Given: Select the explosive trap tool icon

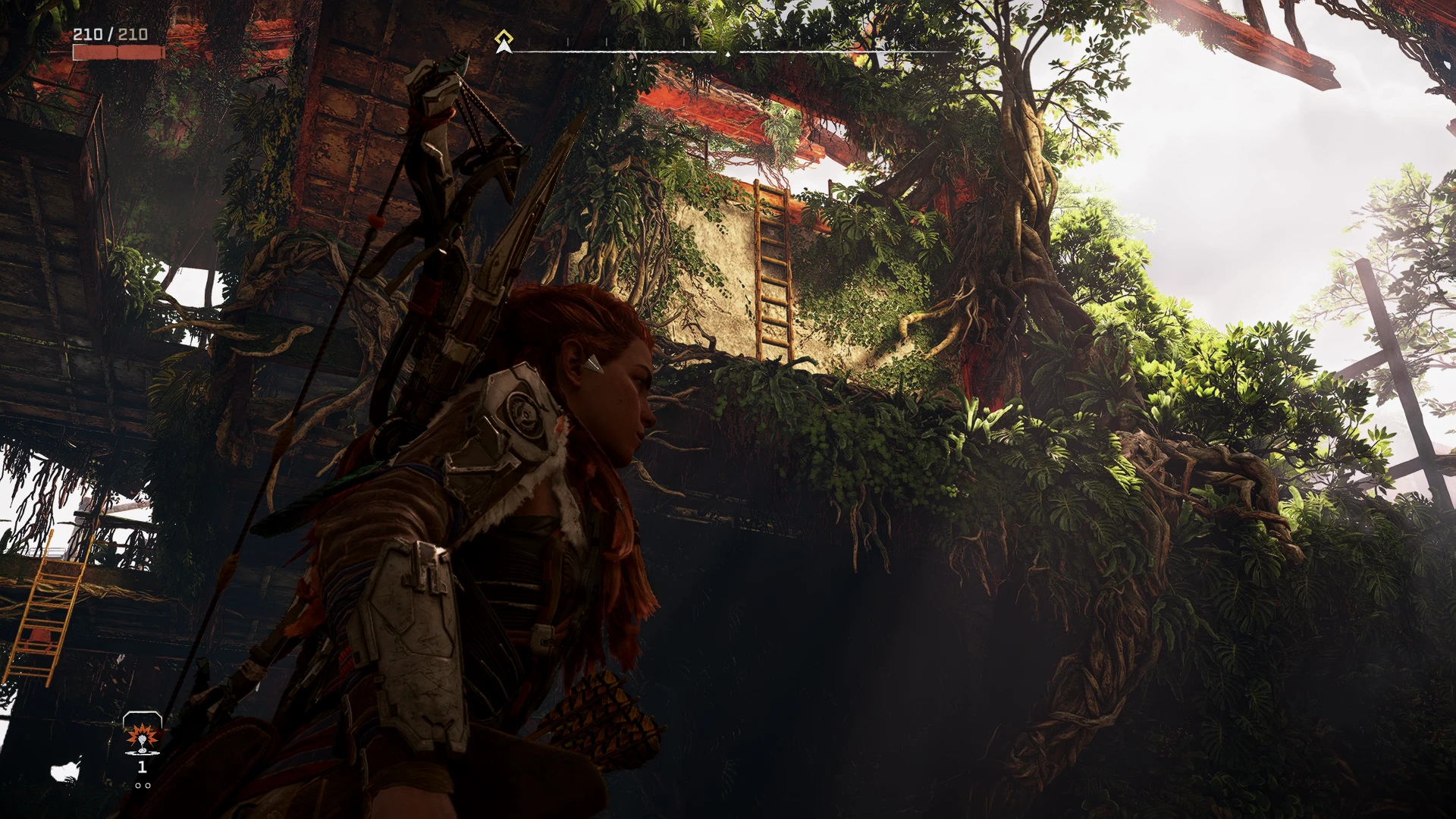Looking at the screenshot, I should [x=142, y=734].
